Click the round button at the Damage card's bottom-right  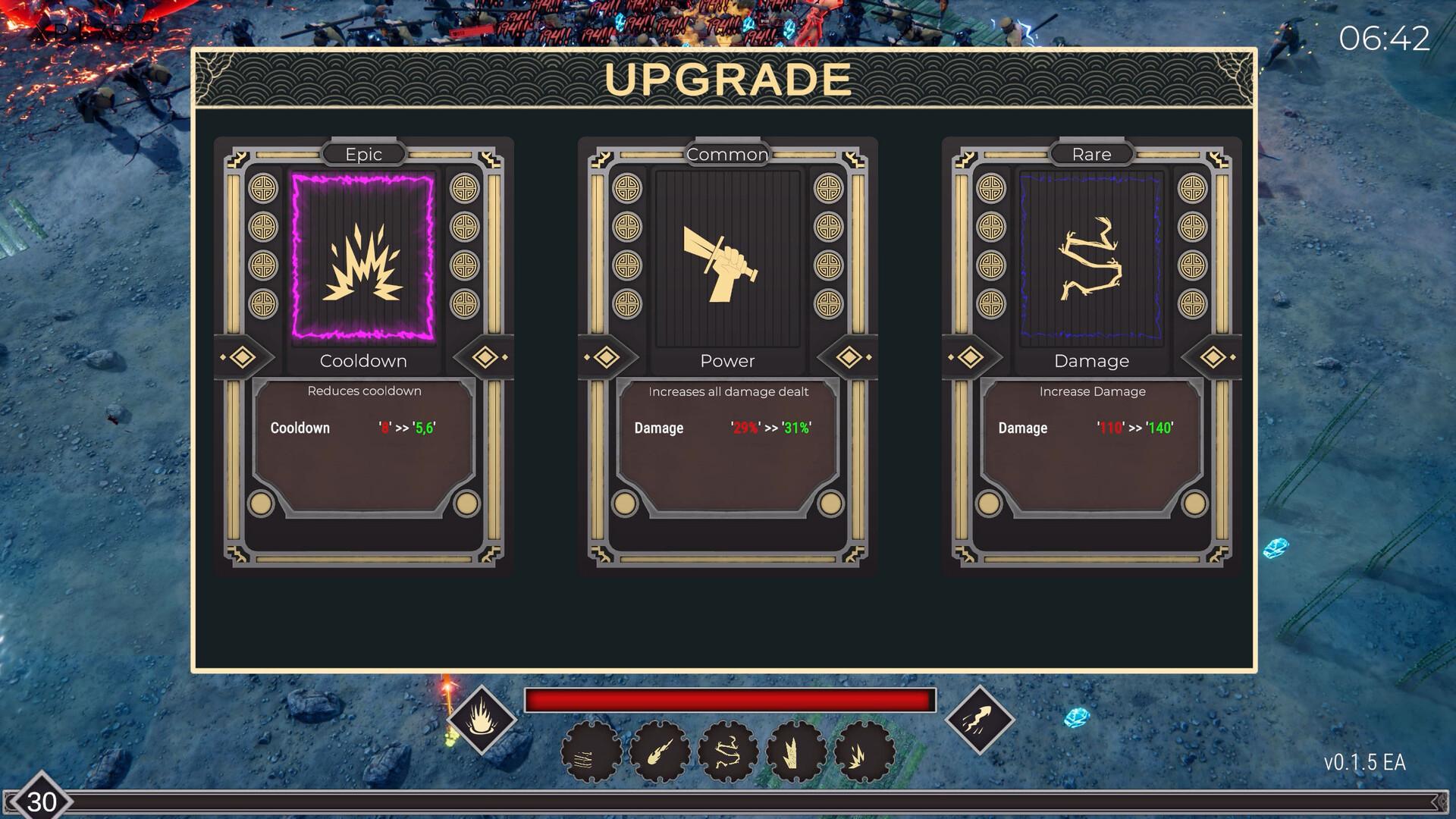[x=1197, y=503]
